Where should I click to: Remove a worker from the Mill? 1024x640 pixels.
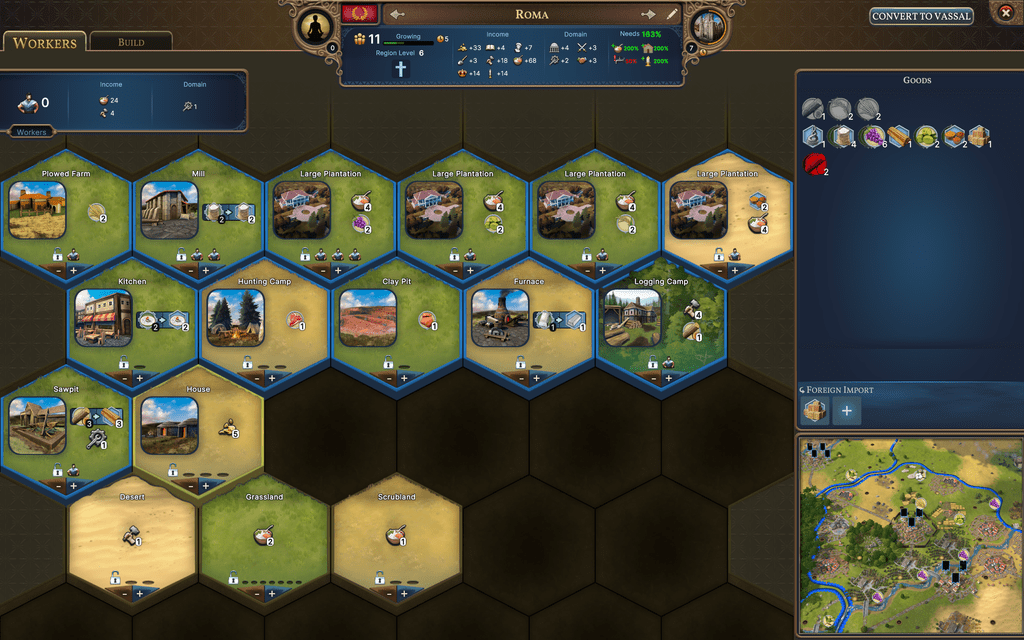tap(189, 270)
